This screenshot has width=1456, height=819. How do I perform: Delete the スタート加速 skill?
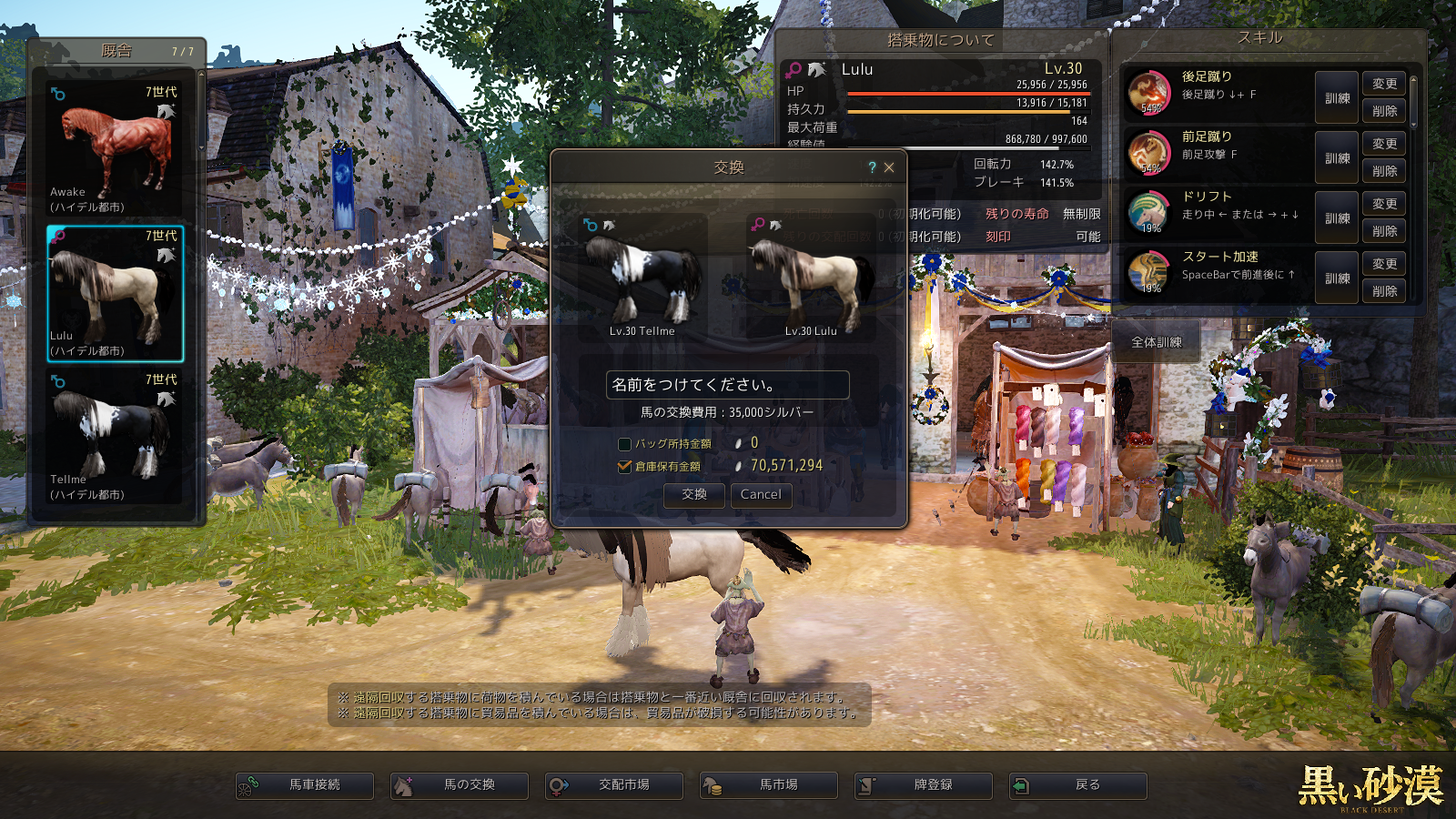click(1384, 291)
